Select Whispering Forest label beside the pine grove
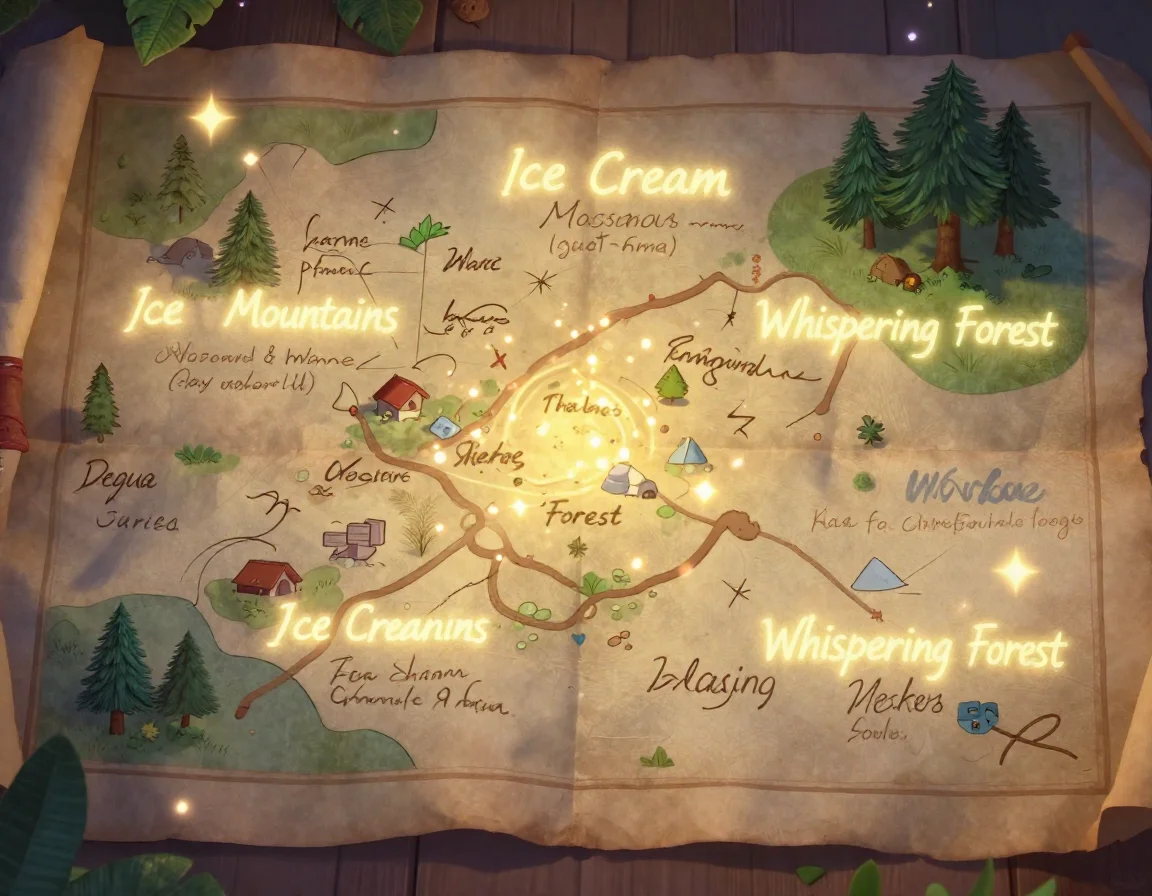1152x896 pixels. (906, 324)
